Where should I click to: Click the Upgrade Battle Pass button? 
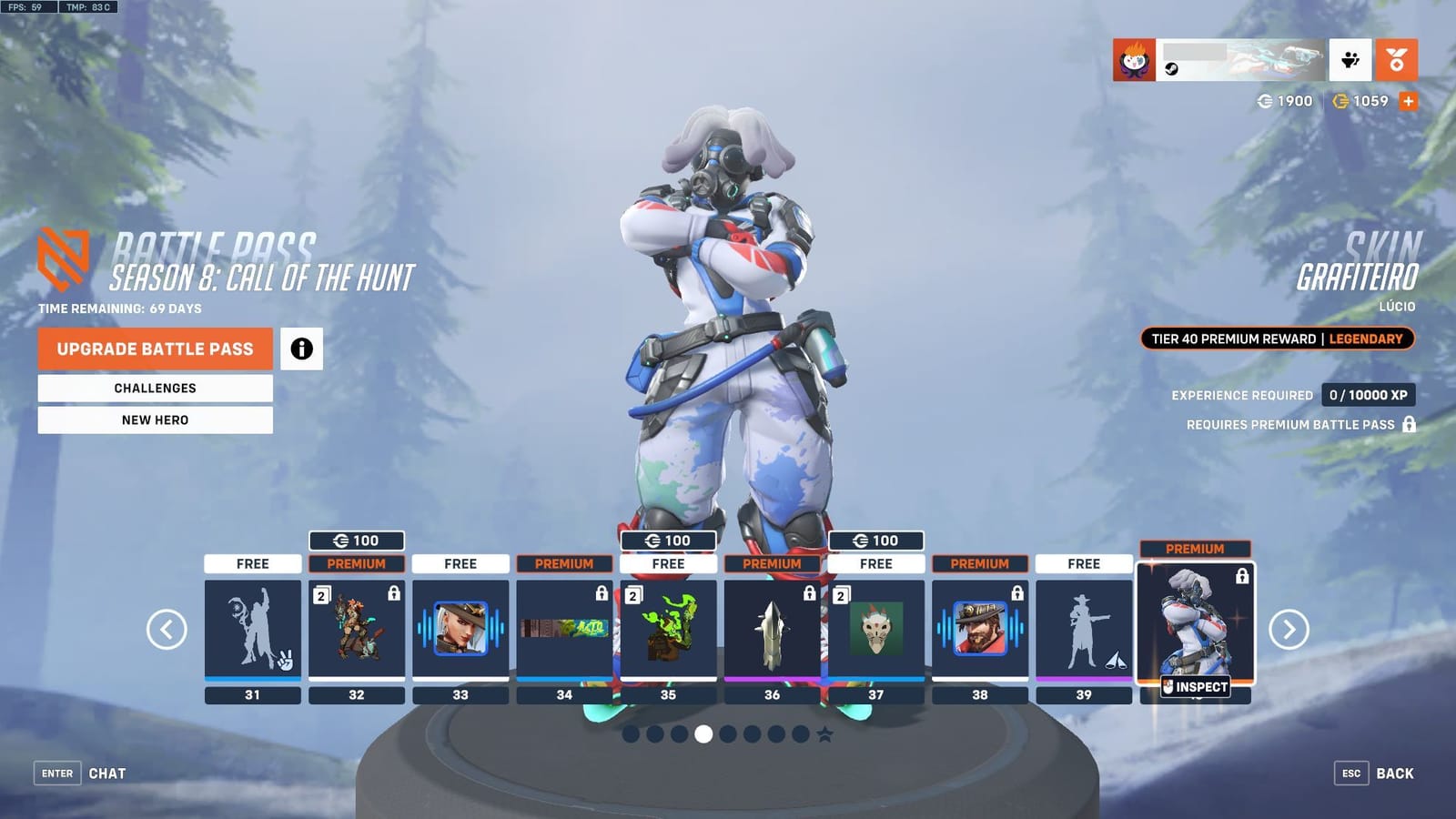coord(154,349)
